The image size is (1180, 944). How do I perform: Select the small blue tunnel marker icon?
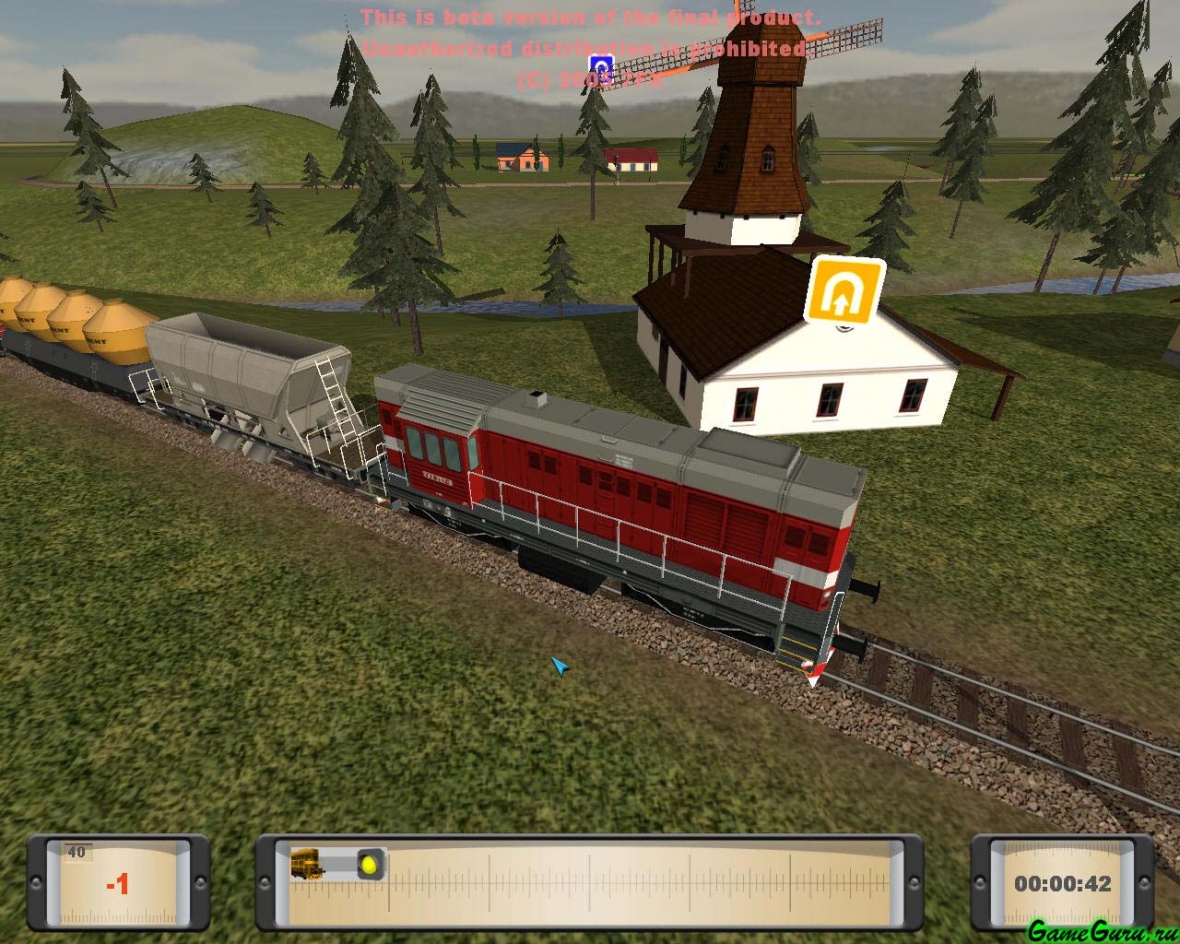[600, 68]
